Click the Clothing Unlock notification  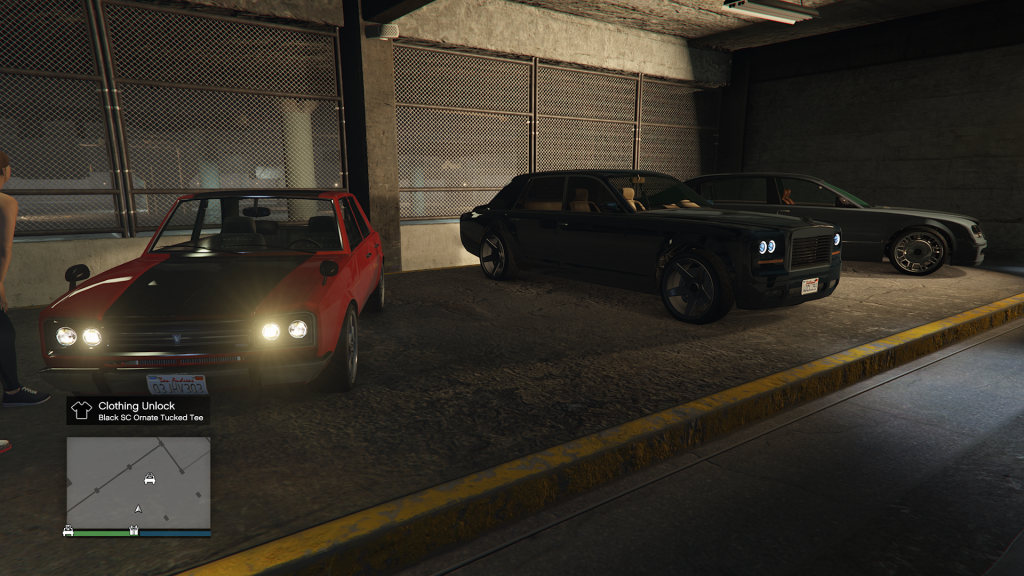click(138, 411)
